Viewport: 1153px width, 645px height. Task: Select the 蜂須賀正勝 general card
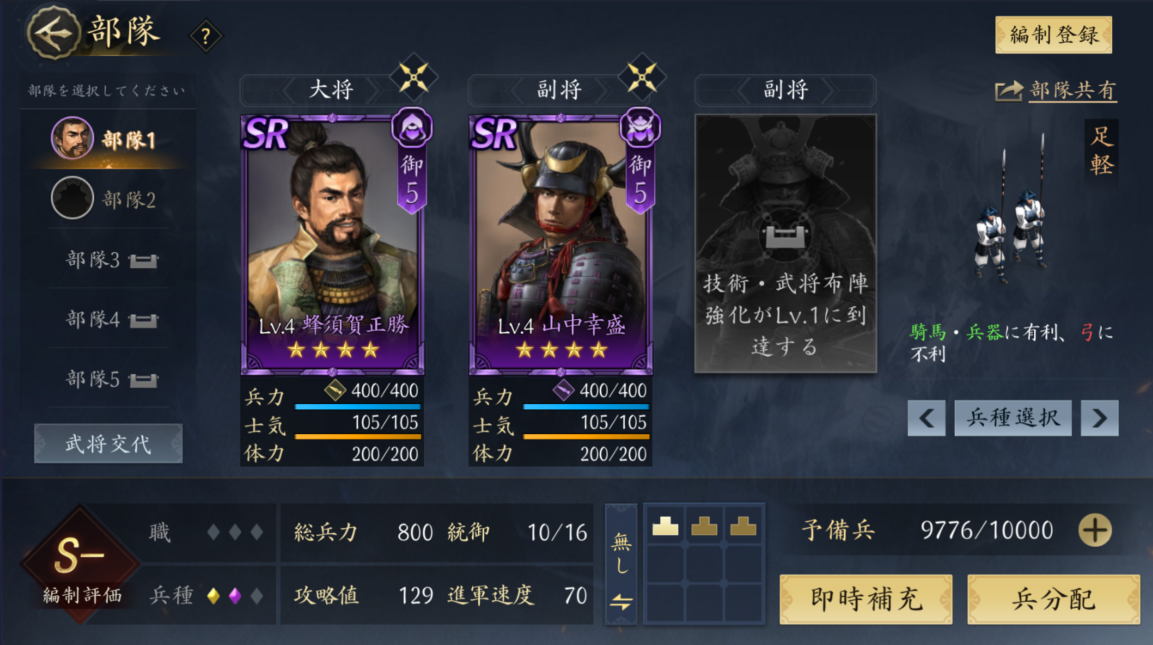(332, 243)
